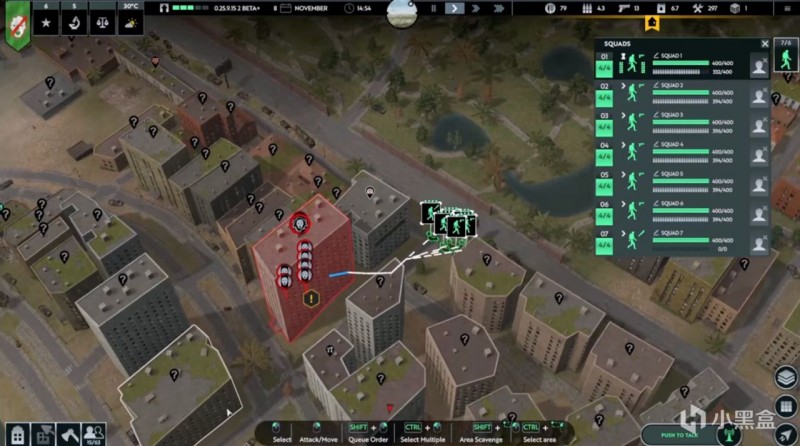Toggle the squads list icon showing 7/6

[x=786, y=52]
